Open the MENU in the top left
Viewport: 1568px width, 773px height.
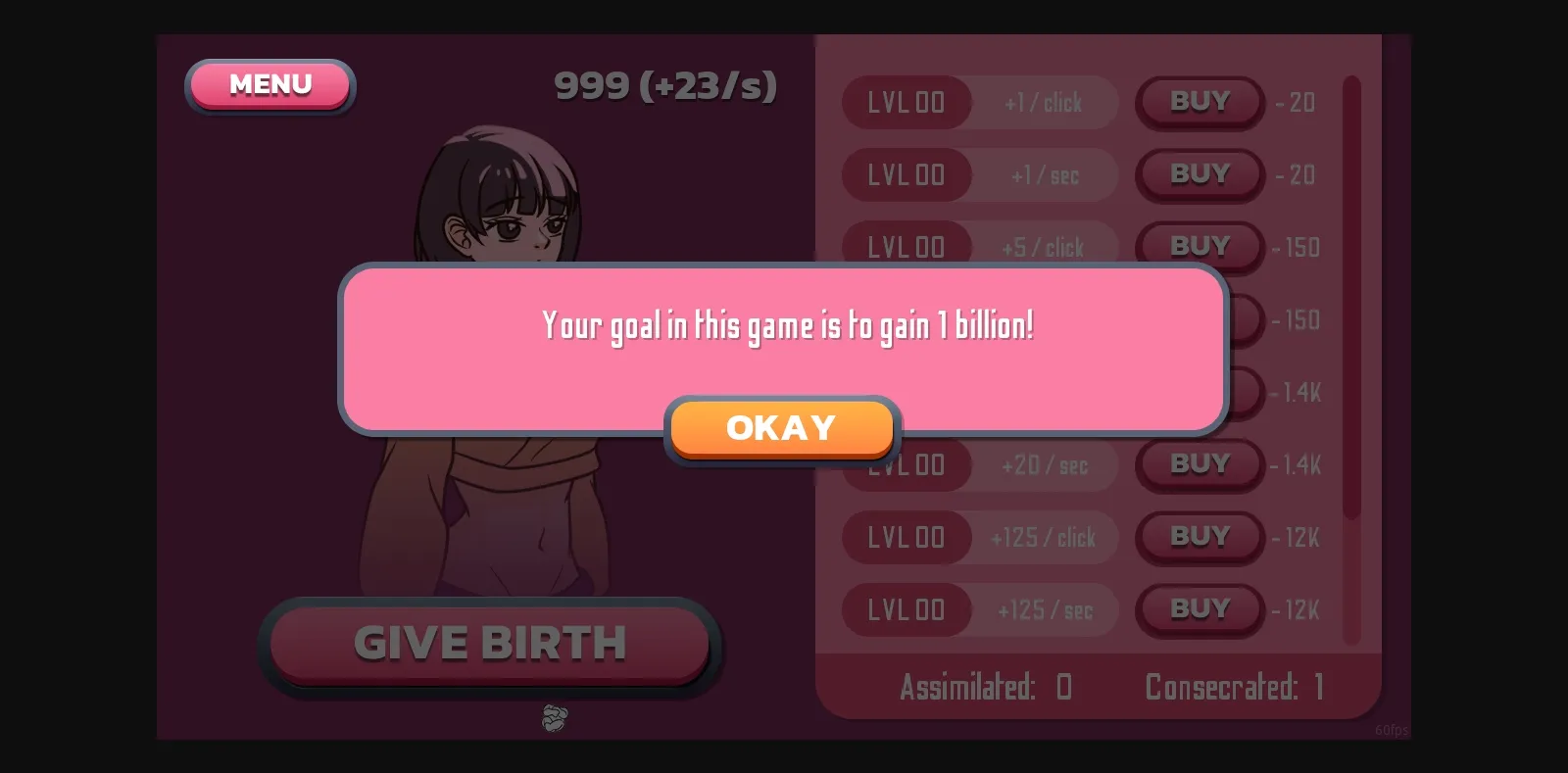[269, 85]
